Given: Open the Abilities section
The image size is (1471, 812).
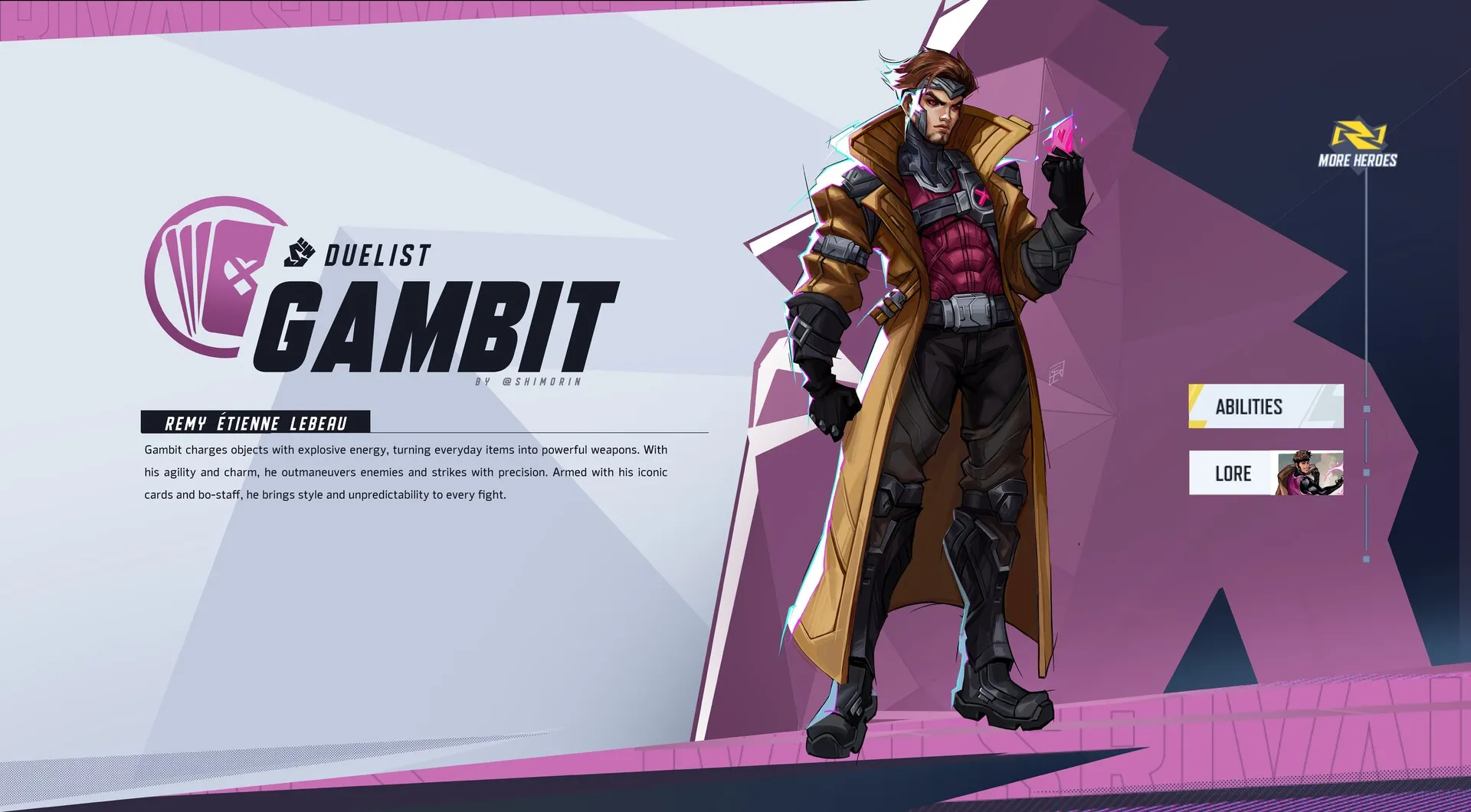Looking at the screenshot, I should tap(1265, 406).
